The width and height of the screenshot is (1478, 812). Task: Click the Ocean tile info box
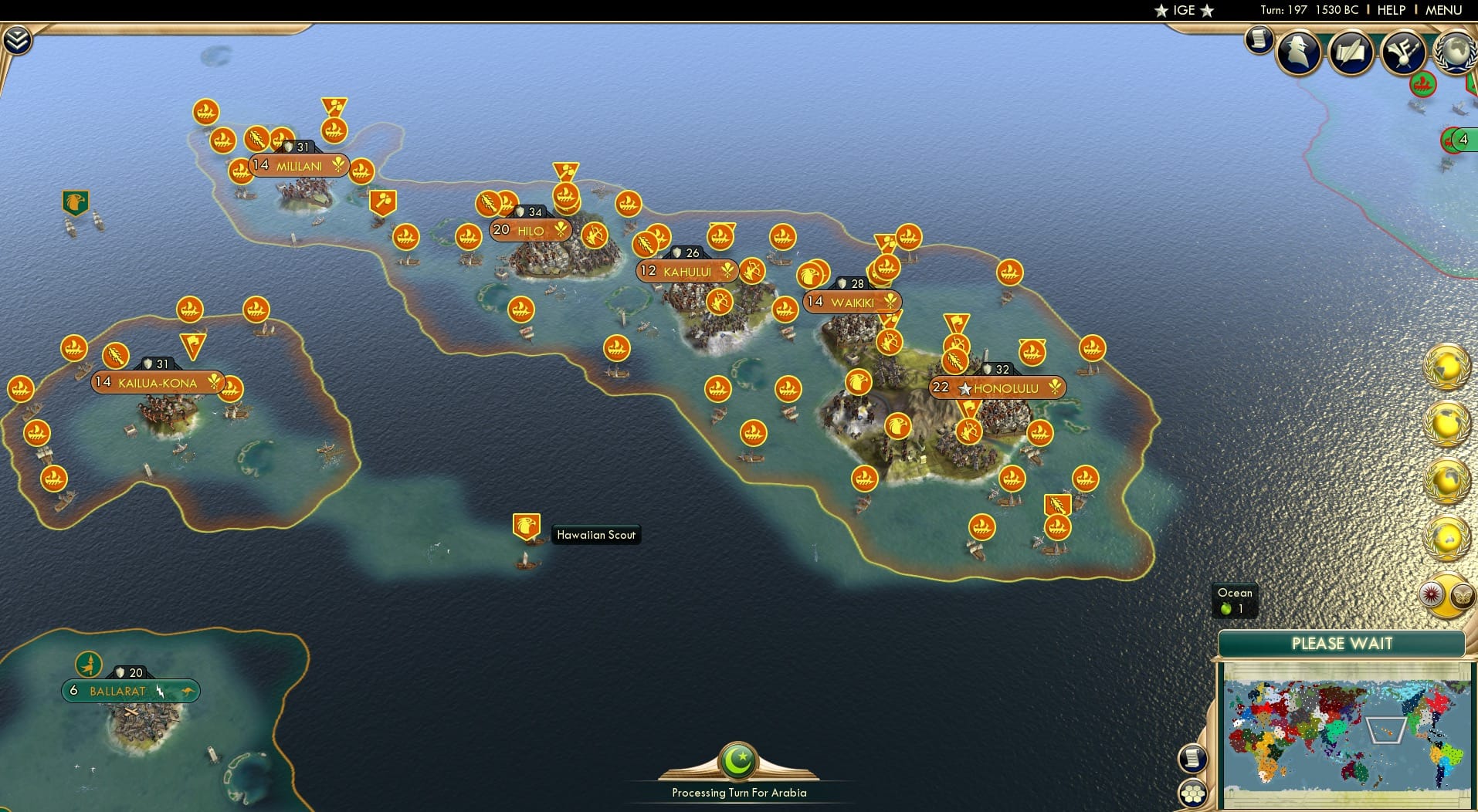point(1234,600)
